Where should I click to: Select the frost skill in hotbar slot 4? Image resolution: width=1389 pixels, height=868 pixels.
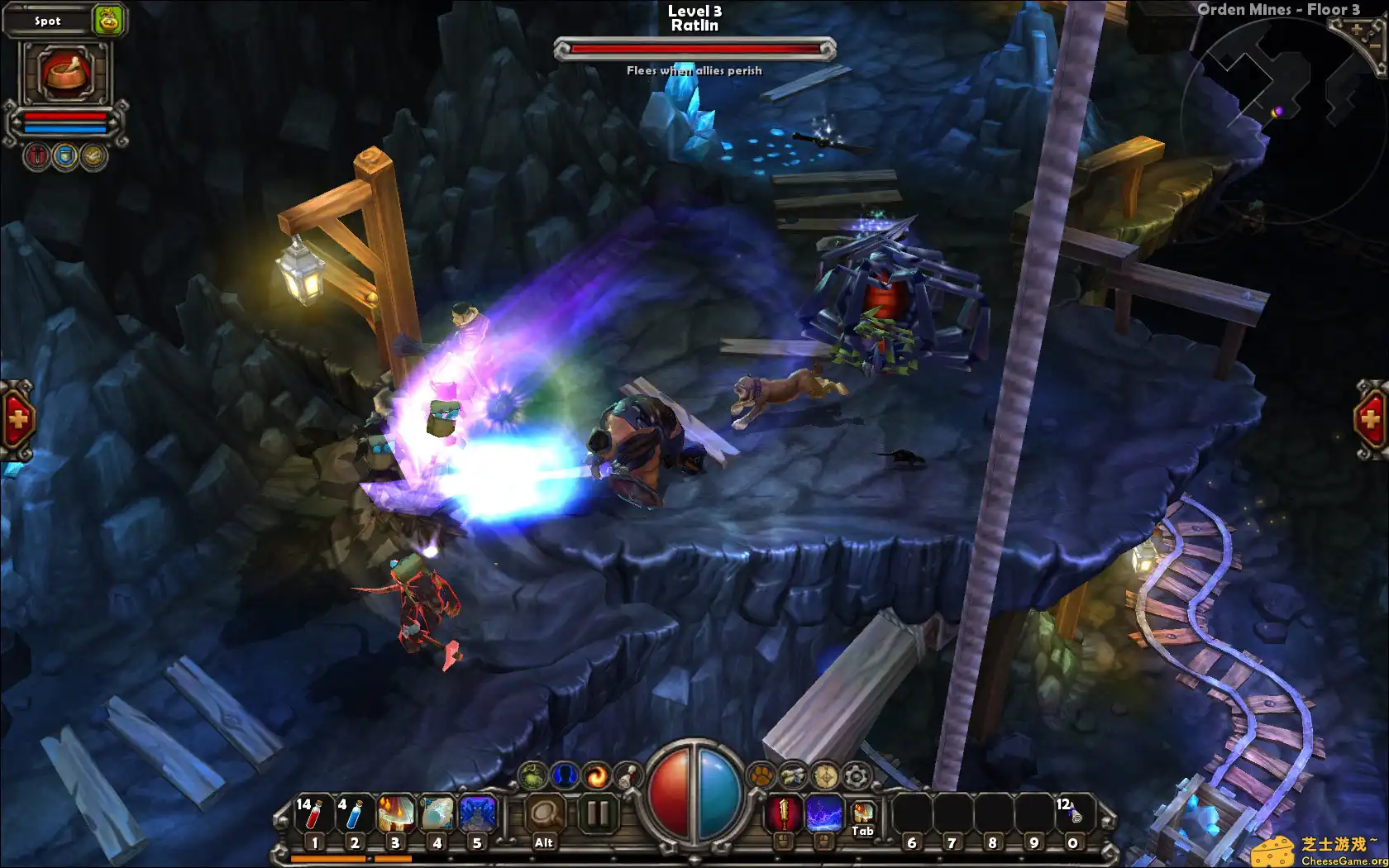pos(436,813)
